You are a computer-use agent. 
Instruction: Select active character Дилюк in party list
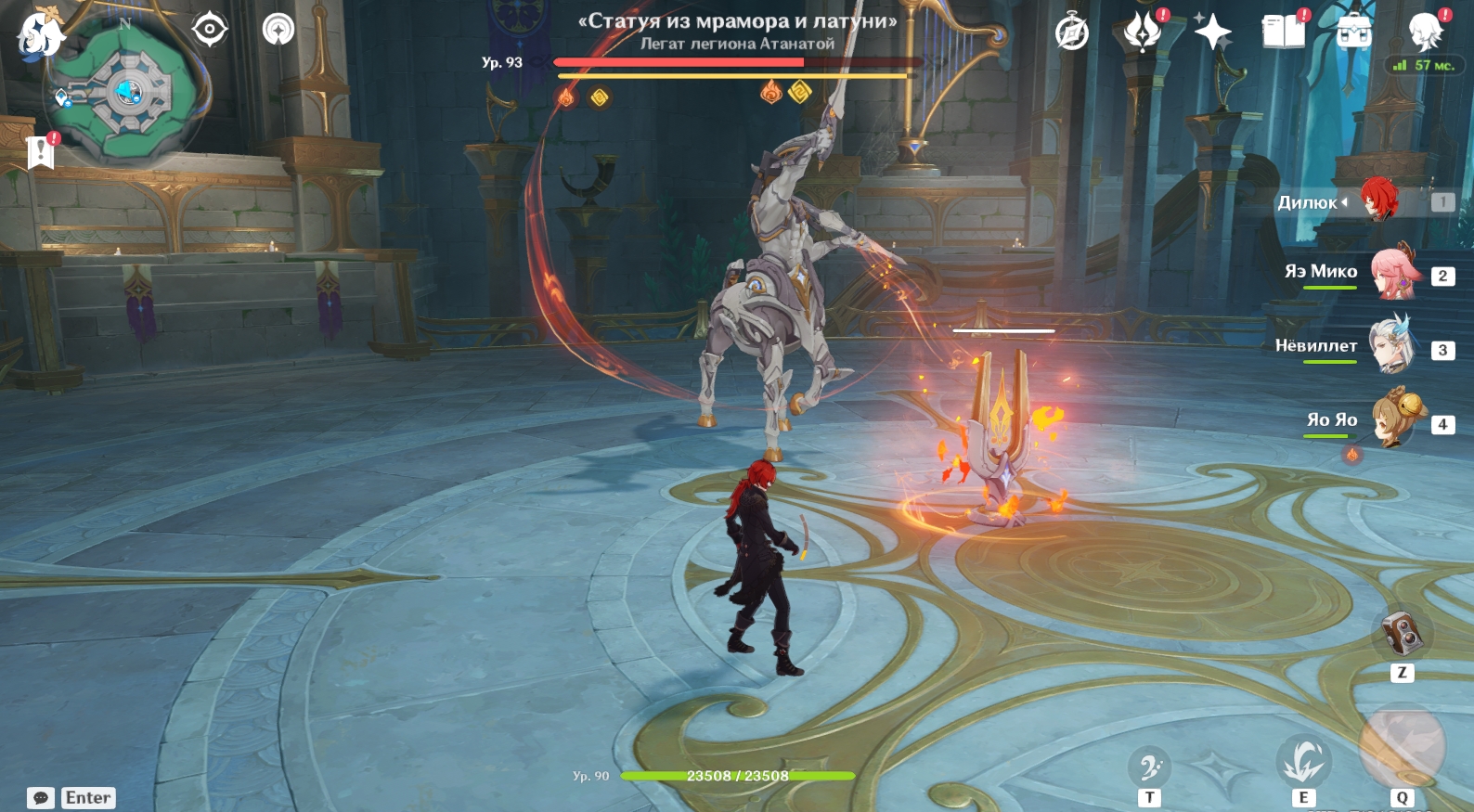1379,200
